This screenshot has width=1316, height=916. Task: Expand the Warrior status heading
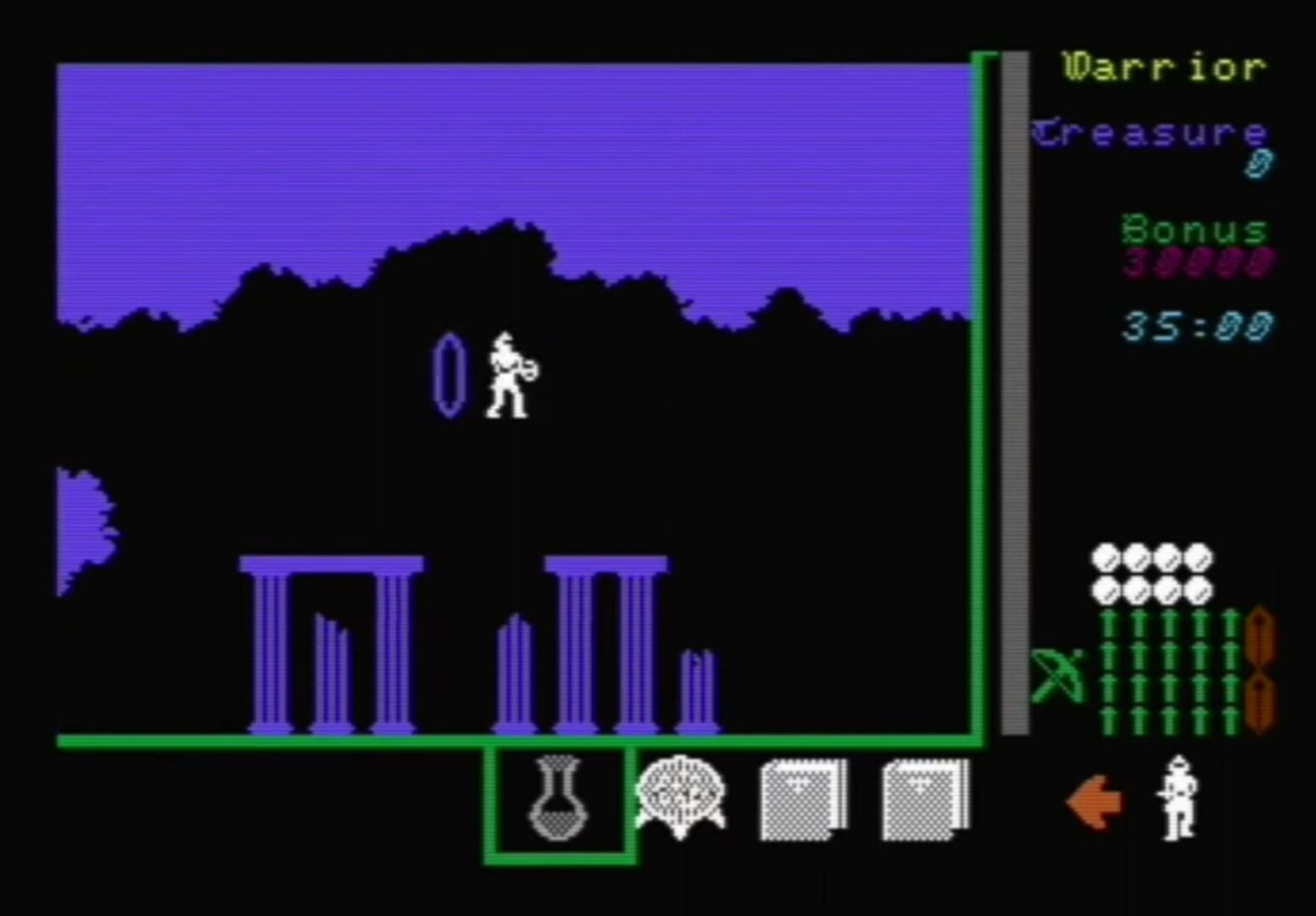pyautogui.click(x=1161, y=68)
